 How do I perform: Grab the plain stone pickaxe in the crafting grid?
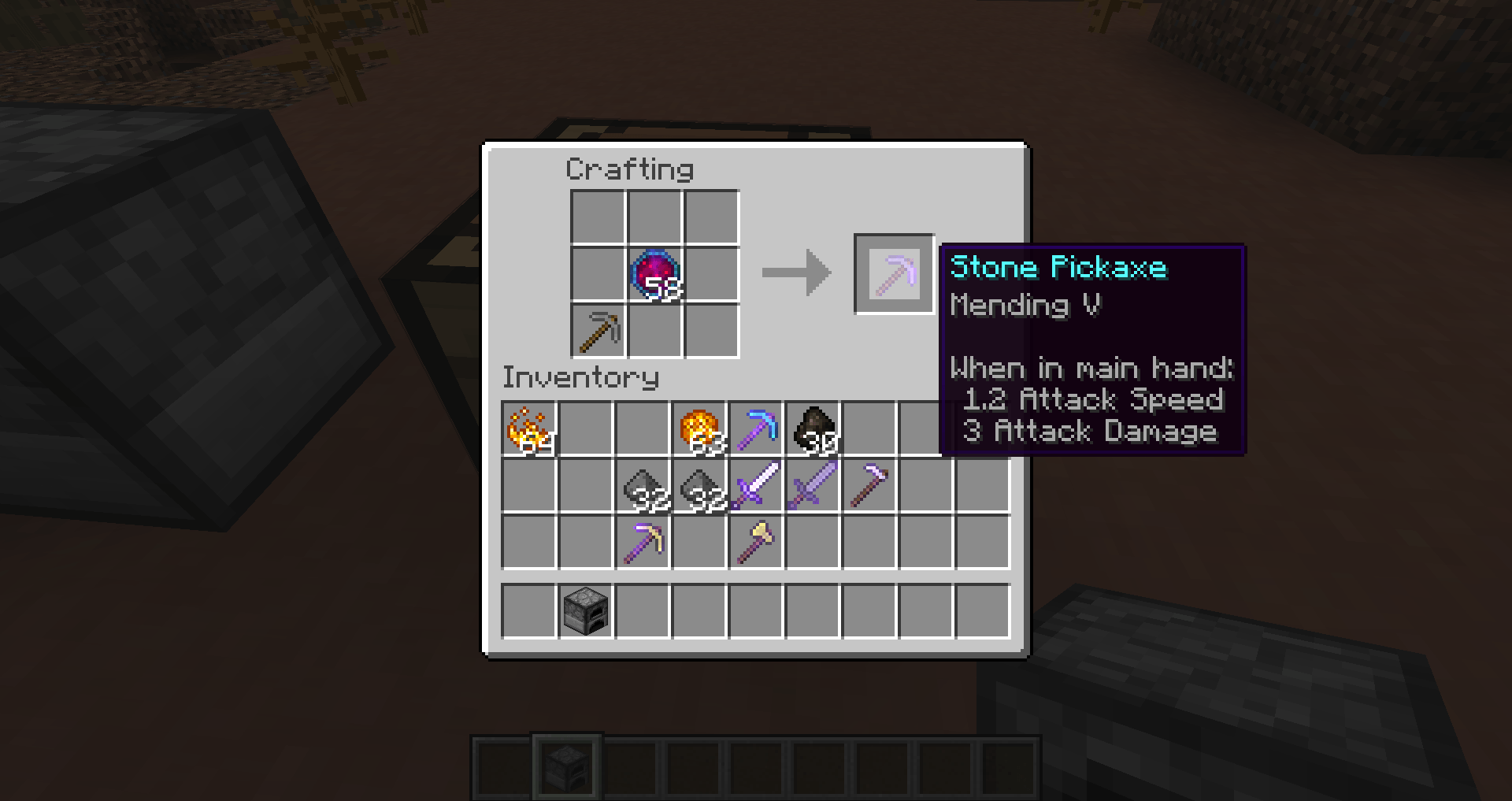point(598,331)
